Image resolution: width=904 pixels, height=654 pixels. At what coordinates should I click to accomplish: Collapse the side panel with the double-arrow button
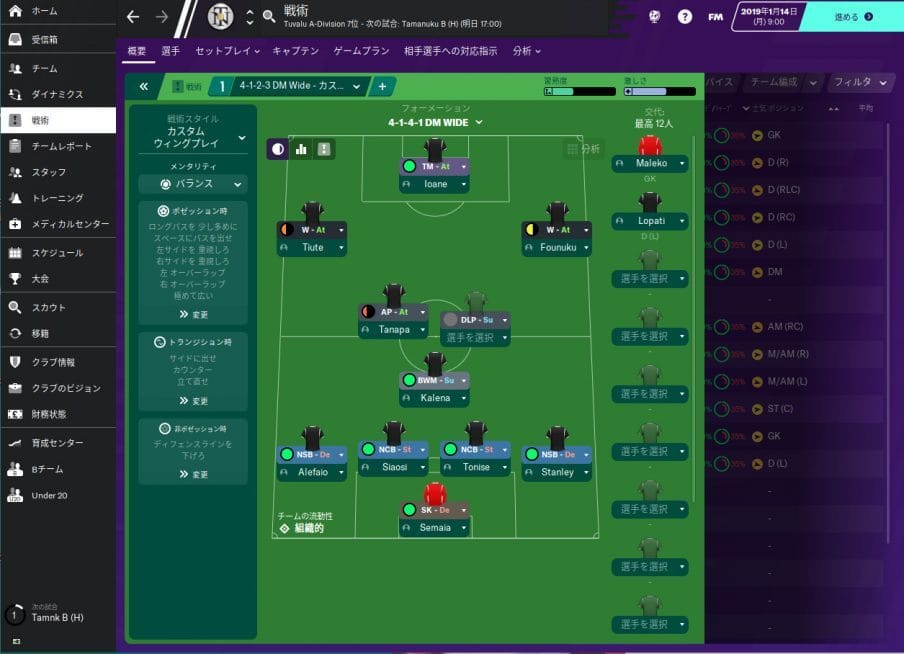144,86
